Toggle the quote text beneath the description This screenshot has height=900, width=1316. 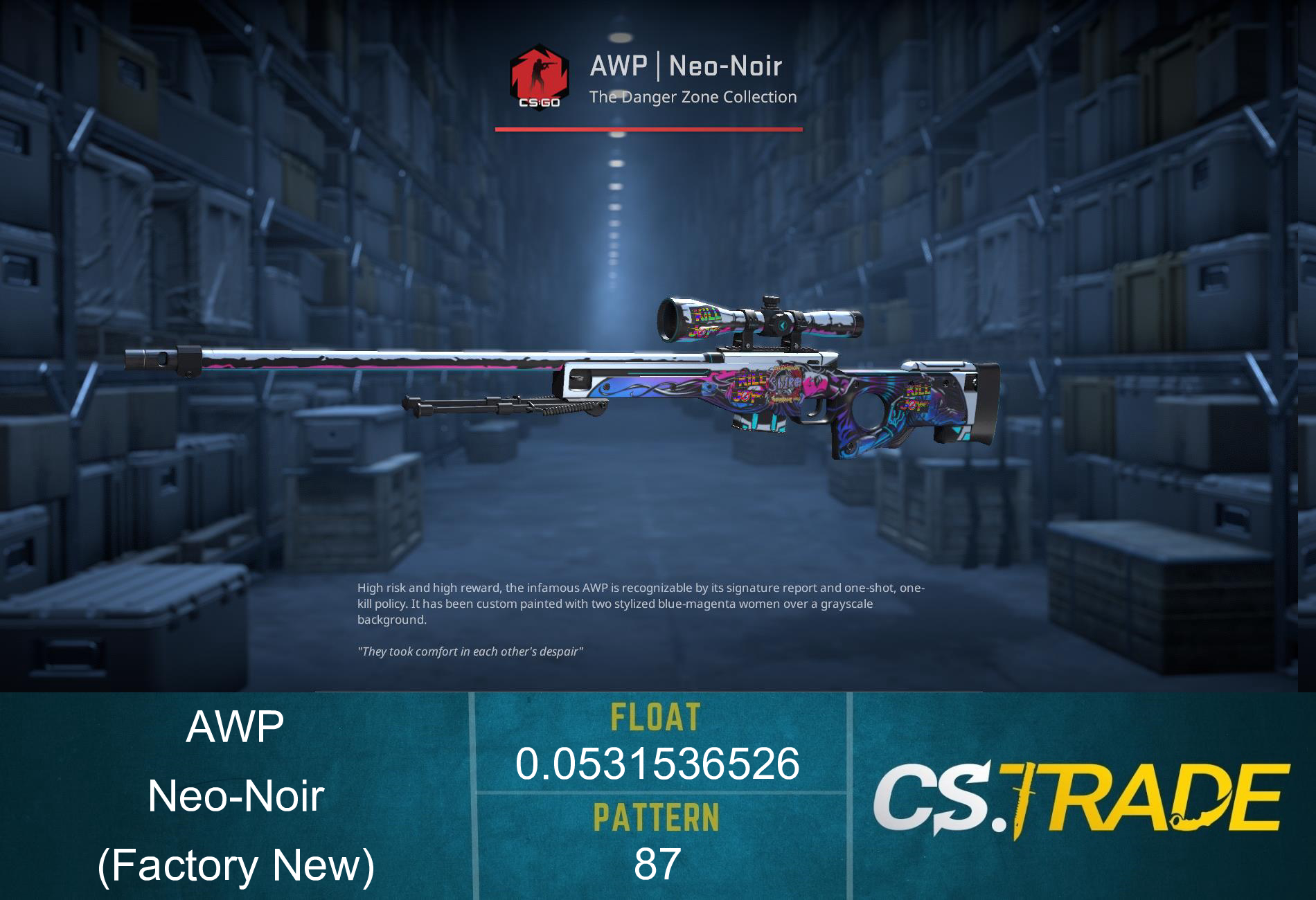(471, 651)
